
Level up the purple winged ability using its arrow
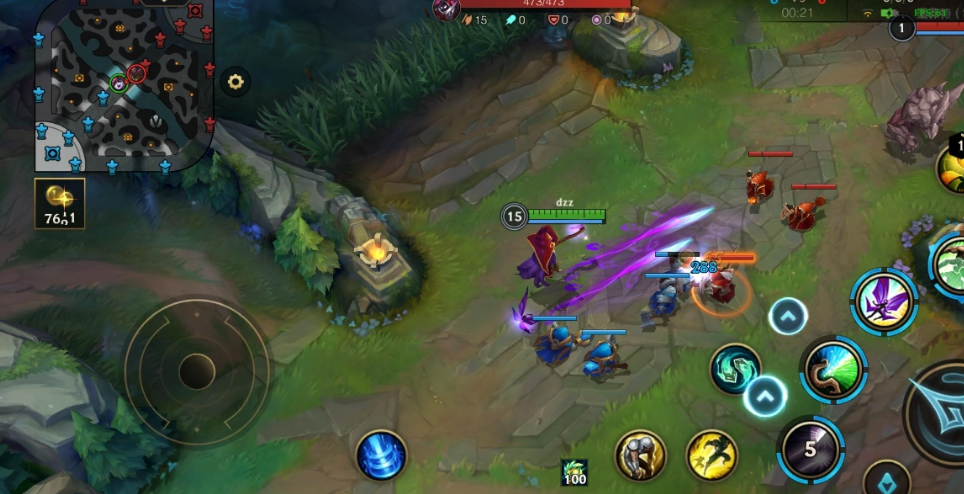(788, 317)
